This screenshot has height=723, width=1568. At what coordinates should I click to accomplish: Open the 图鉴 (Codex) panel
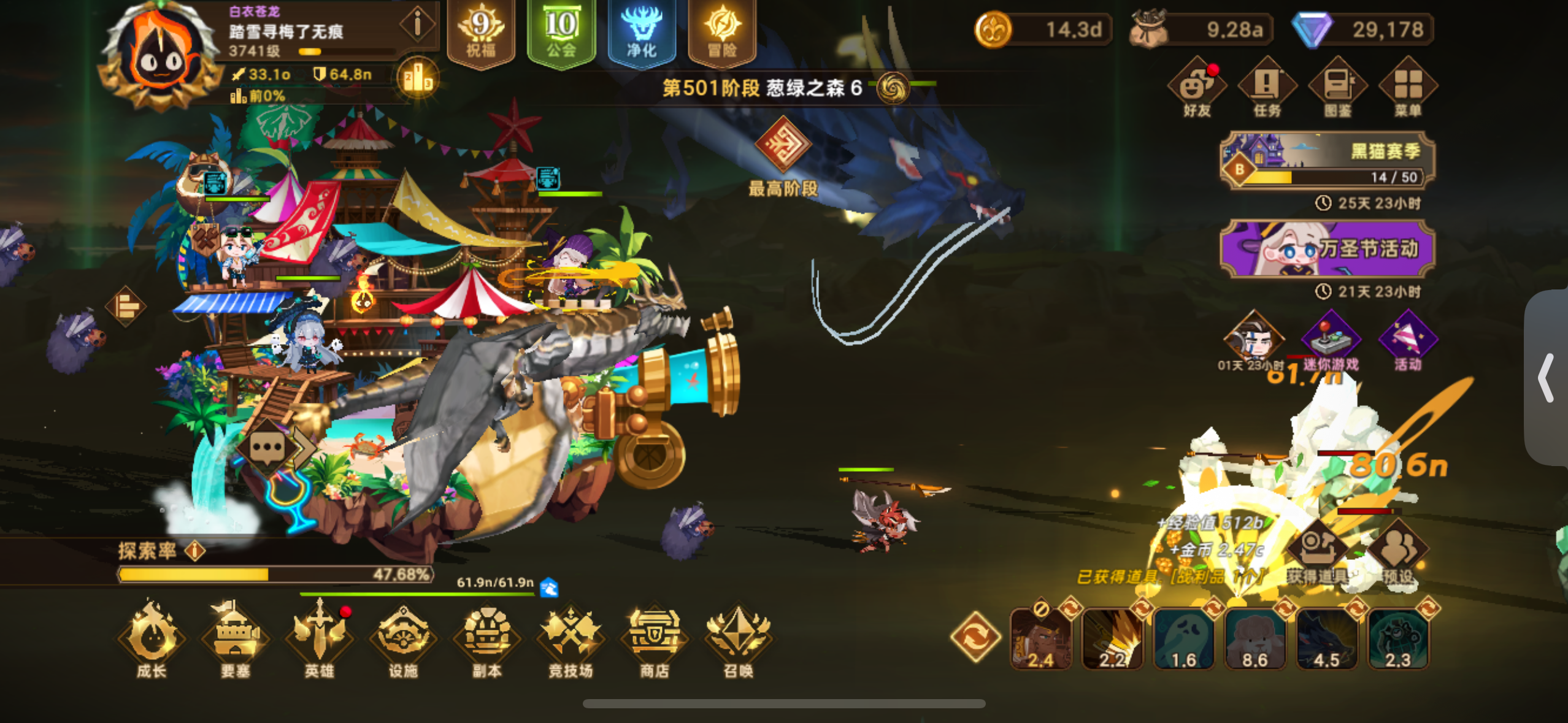point(1337,86)
